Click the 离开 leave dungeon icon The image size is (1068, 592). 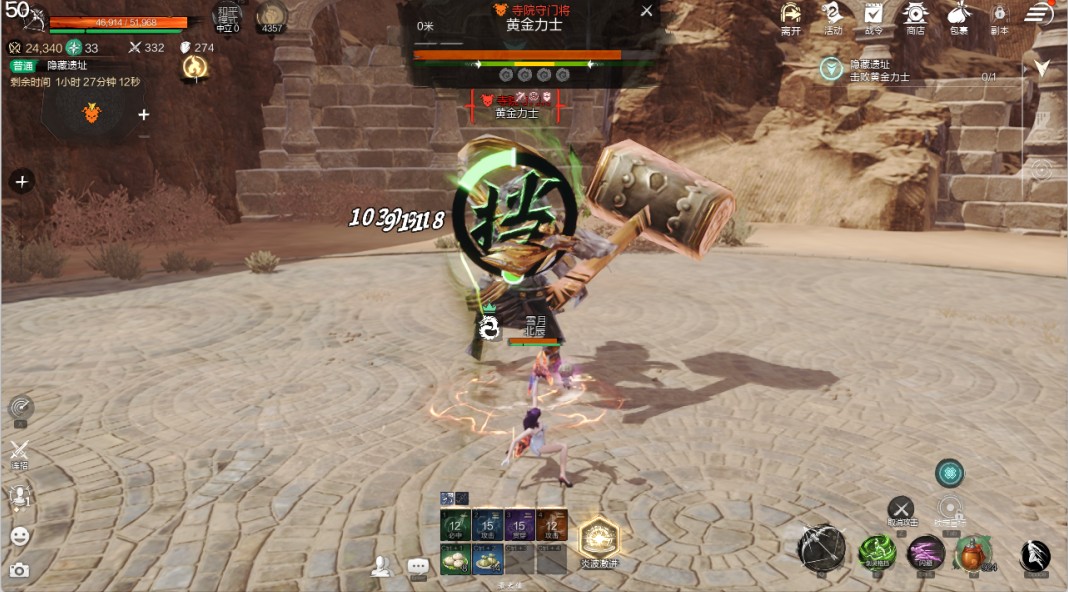tap(791, 14)
